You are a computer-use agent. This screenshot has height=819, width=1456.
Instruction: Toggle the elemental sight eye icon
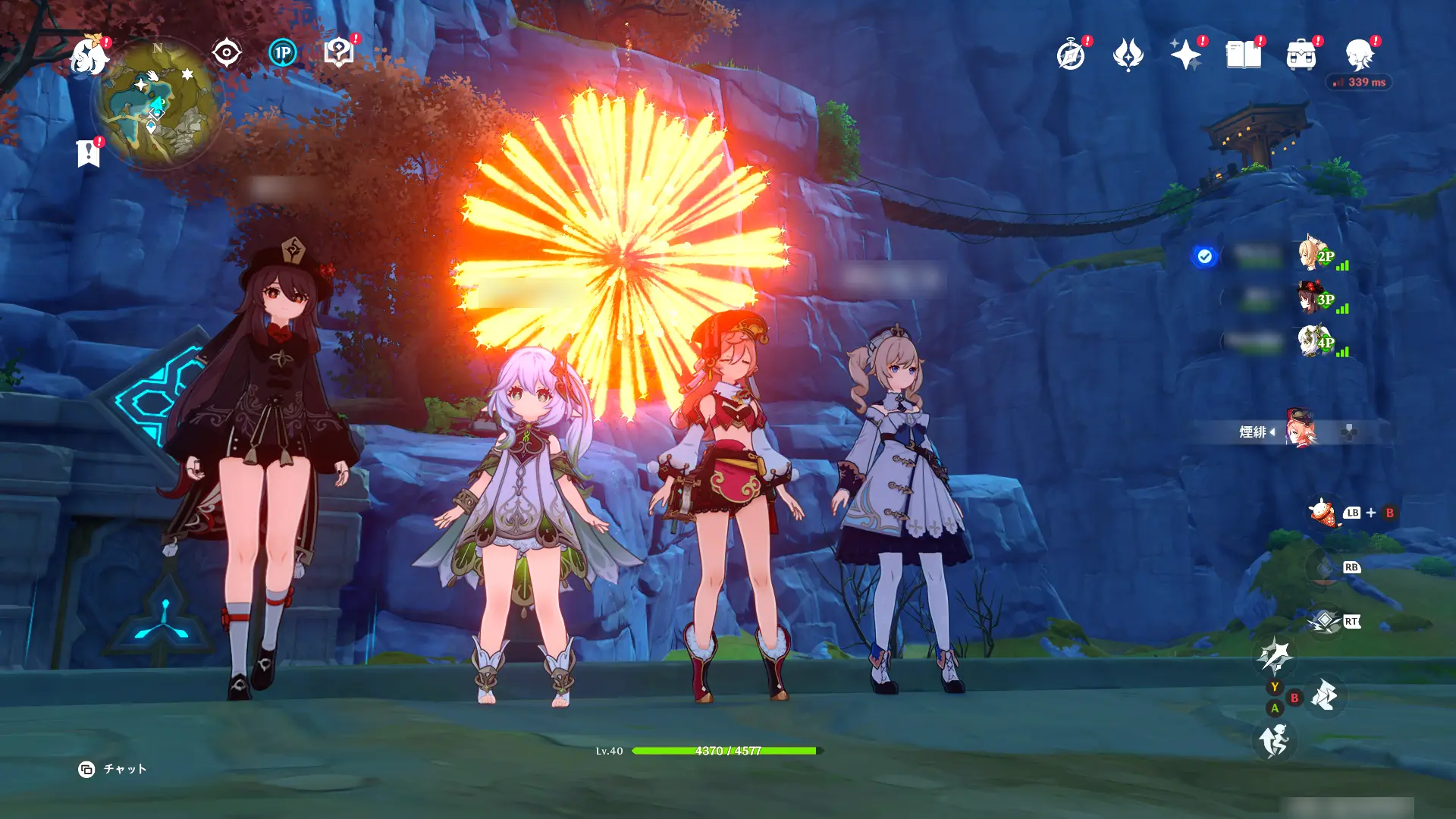pos(226,53)
